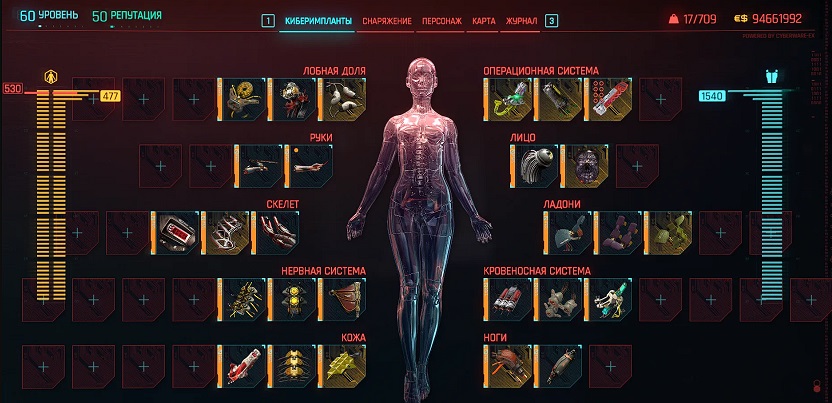Select the green-tipped implant in Кровеносная система
The image size is (832, 403).
608,298
